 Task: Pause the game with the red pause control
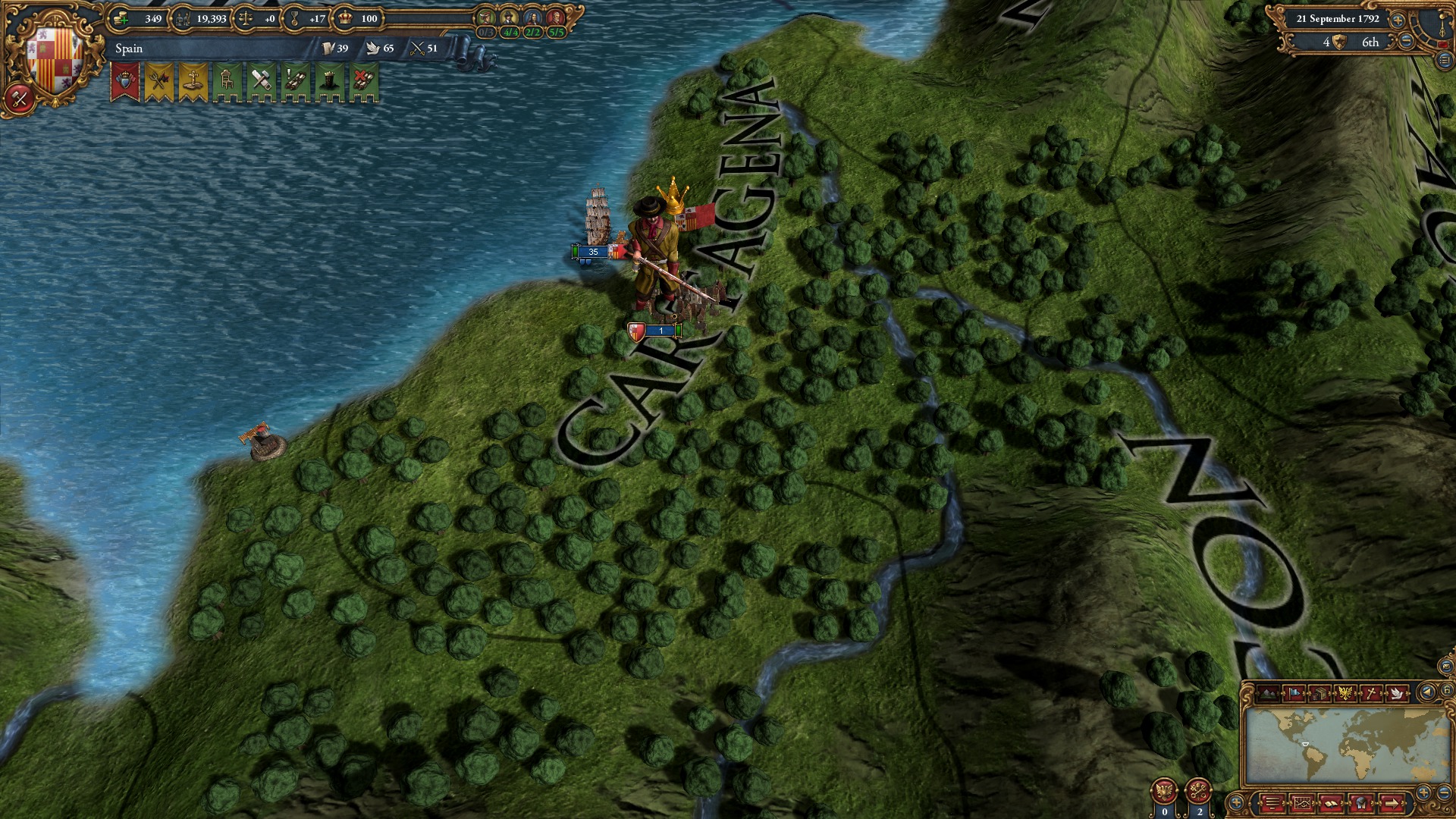[1443, 44]
